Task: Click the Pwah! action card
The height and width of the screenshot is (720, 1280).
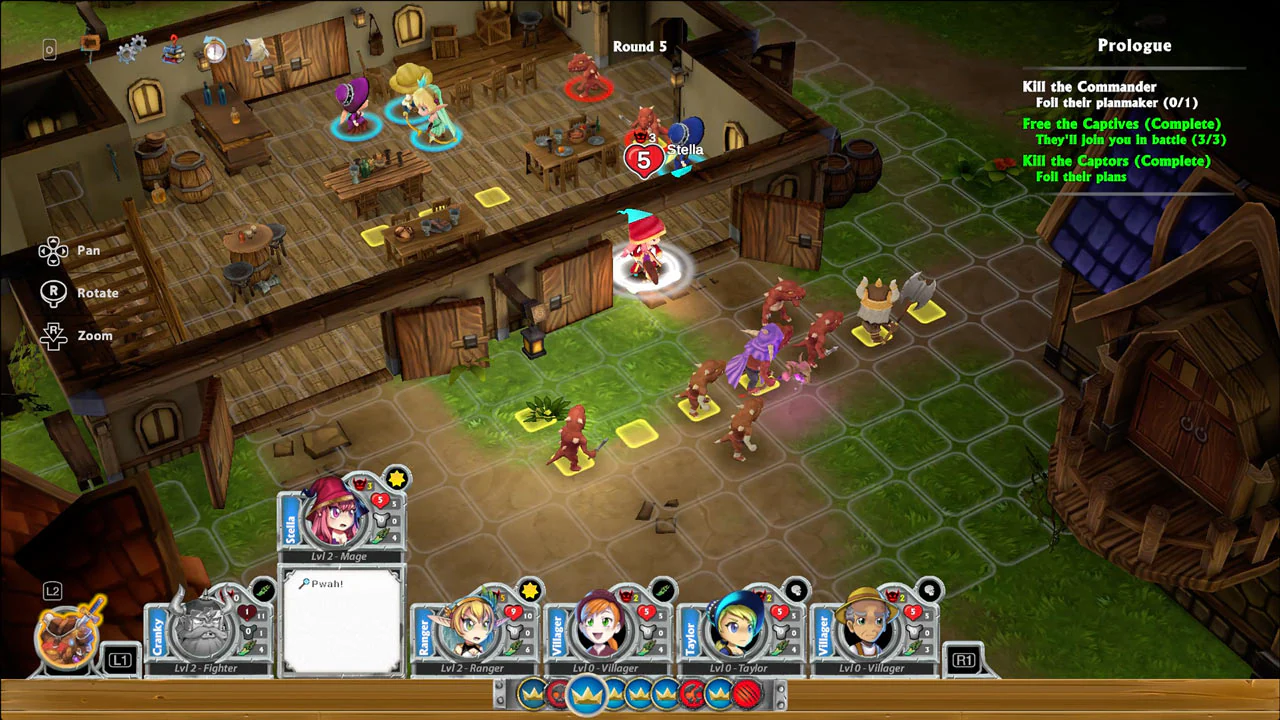Action: coord(342,622)
